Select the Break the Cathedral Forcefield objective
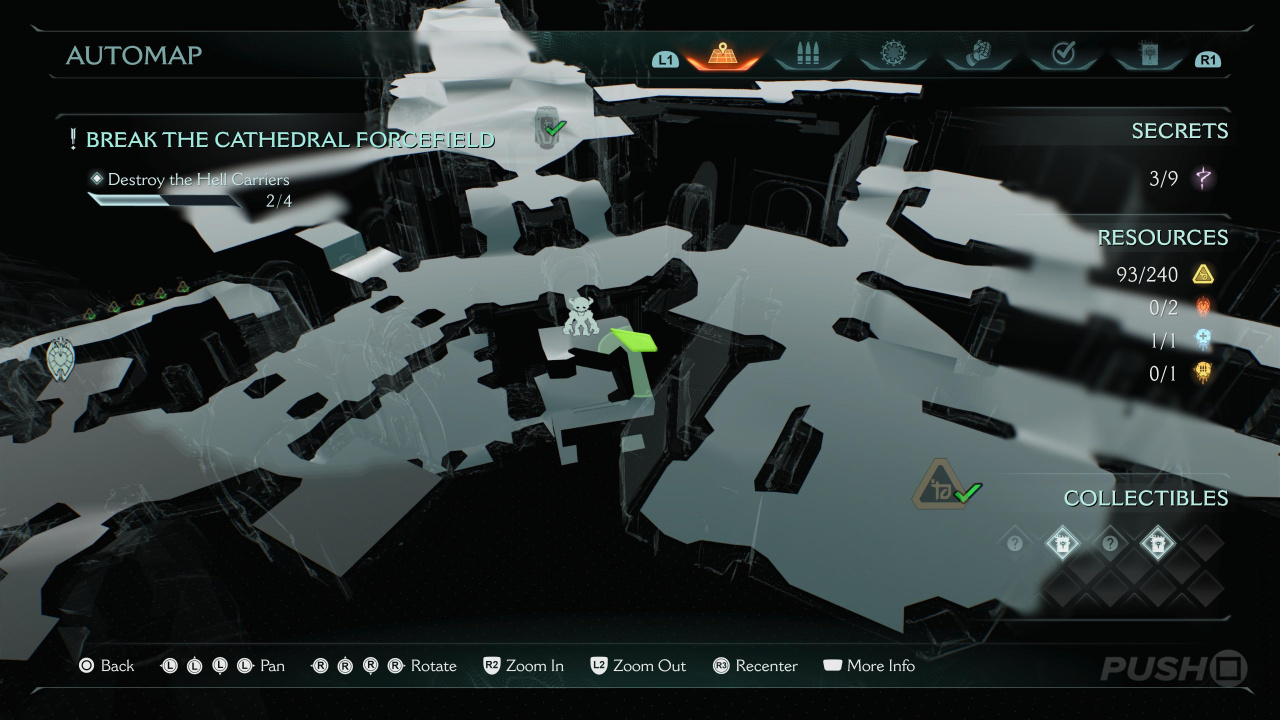This screenshot has height=720, width=1280. pos(290,140)
